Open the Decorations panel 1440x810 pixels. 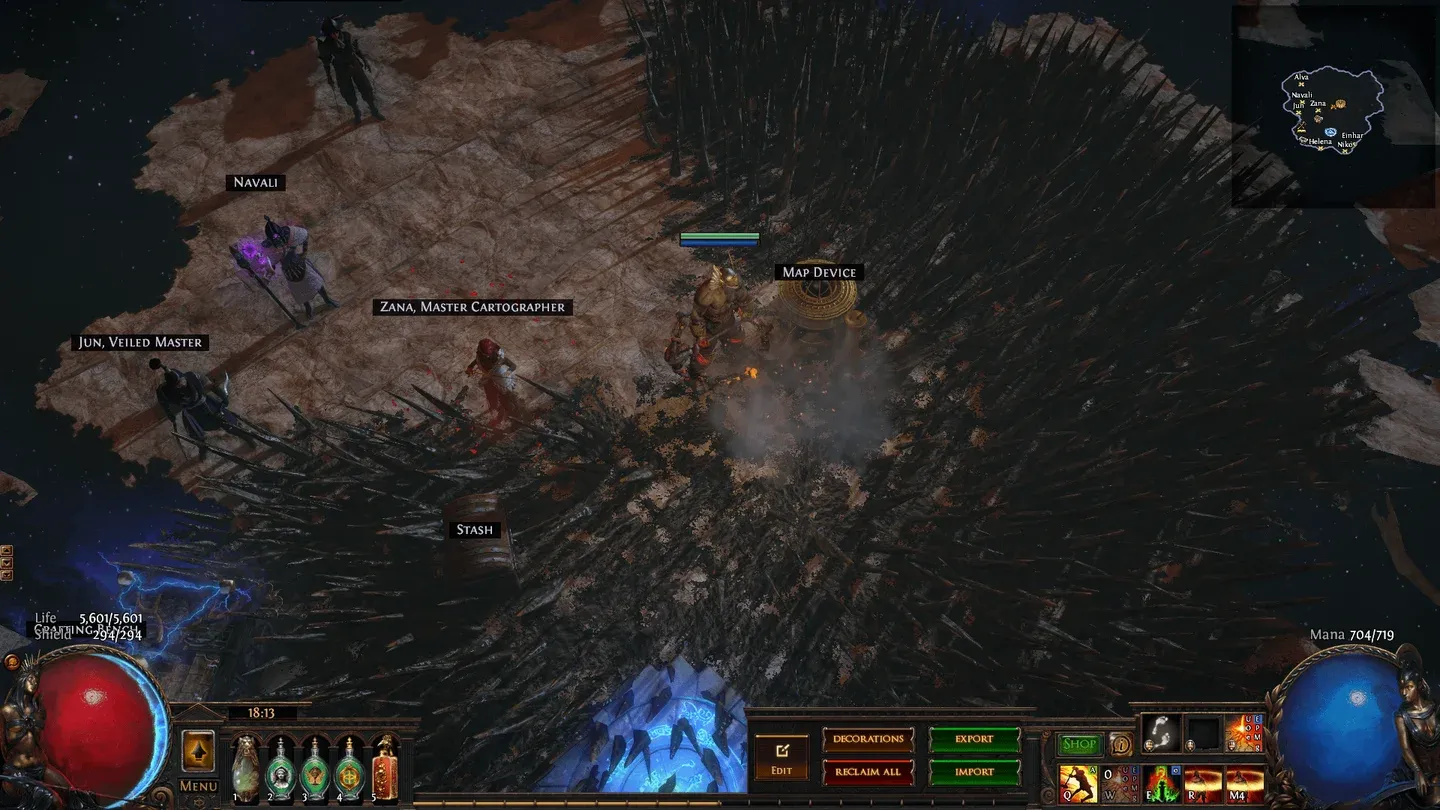coord(868,739)
